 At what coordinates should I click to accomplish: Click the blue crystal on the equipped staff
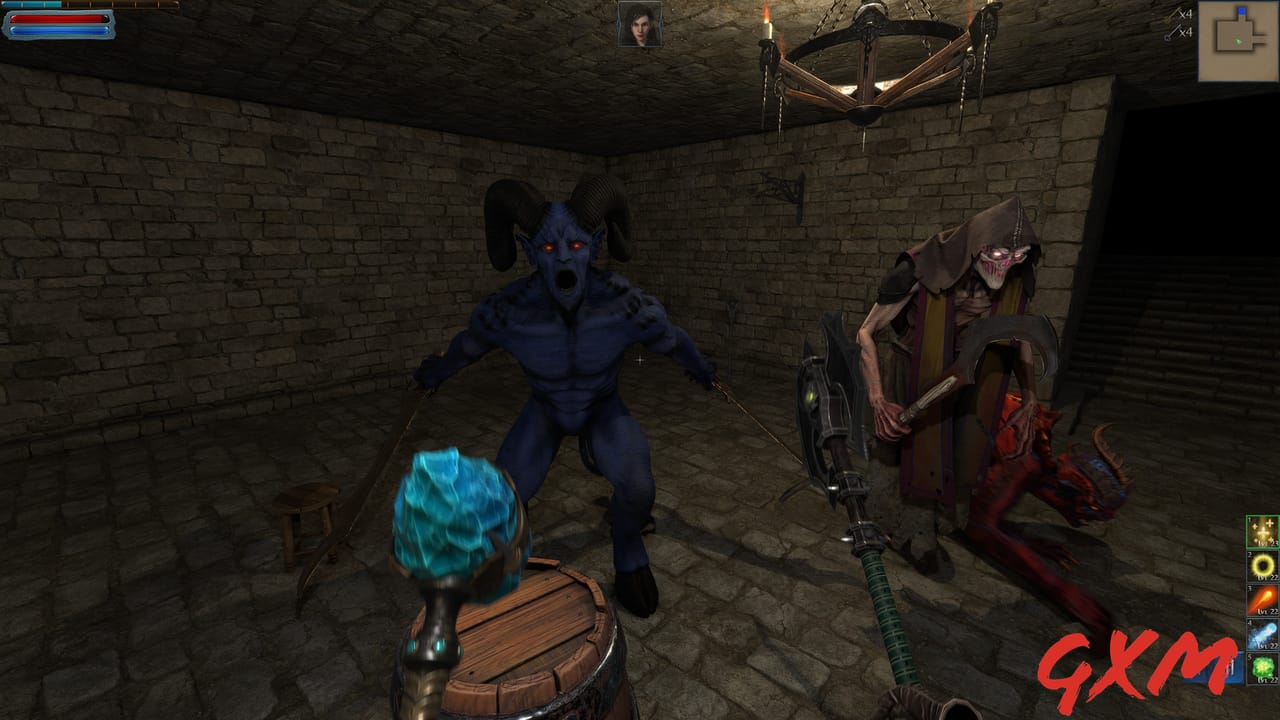[455, 510]
